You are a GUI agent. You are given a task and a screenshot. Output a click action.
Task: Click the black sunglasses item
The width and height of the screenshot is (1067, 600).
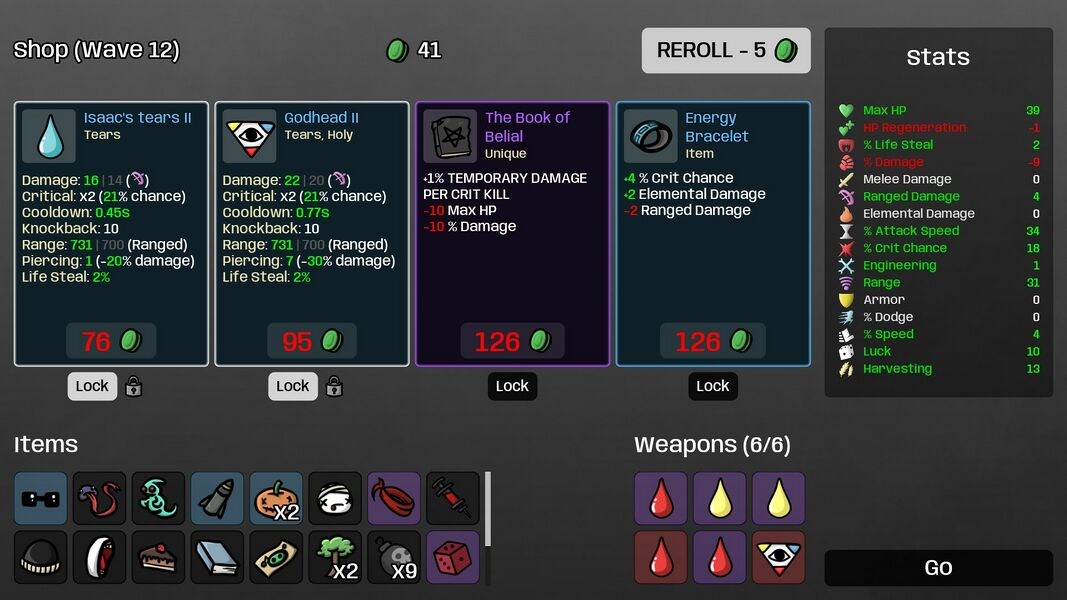[41, 499]
